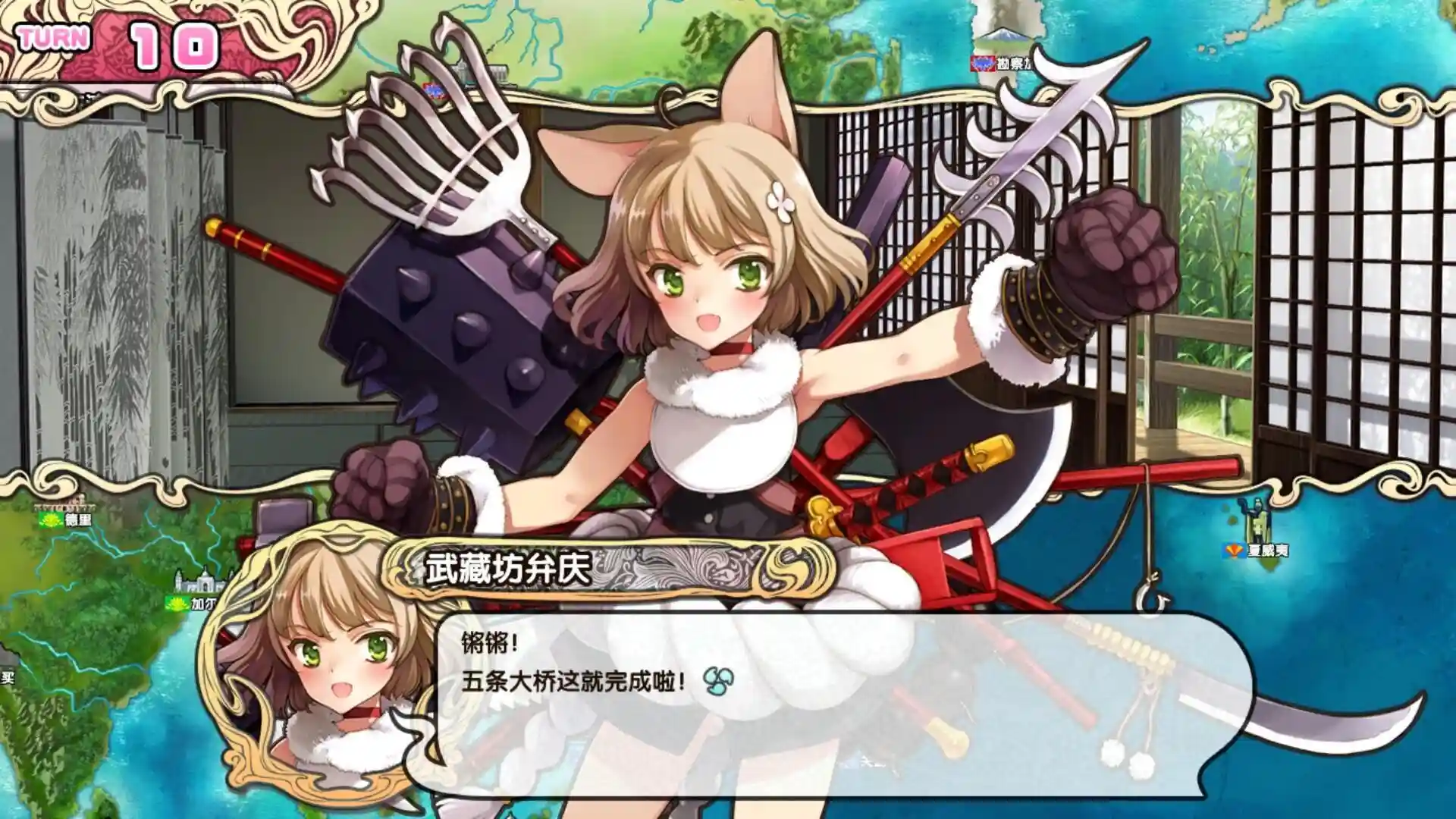Viewport: 1456px width, 819px height.
Task: Select the Mount Fuji landmark icon
Action: point(1003,36)
